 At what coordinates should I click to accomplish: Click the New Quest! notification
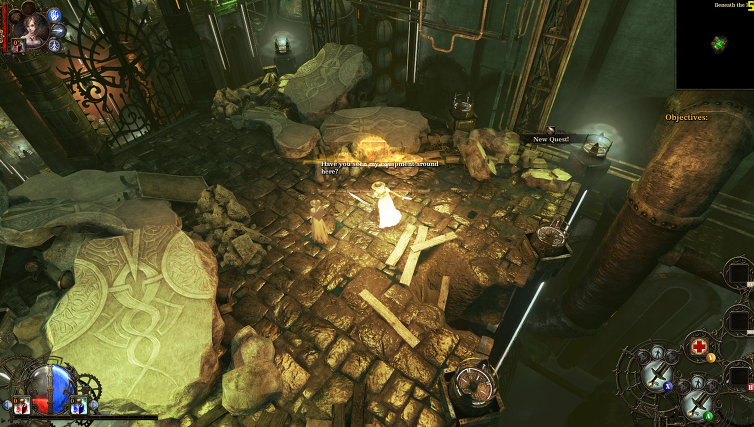pos(551,139)
